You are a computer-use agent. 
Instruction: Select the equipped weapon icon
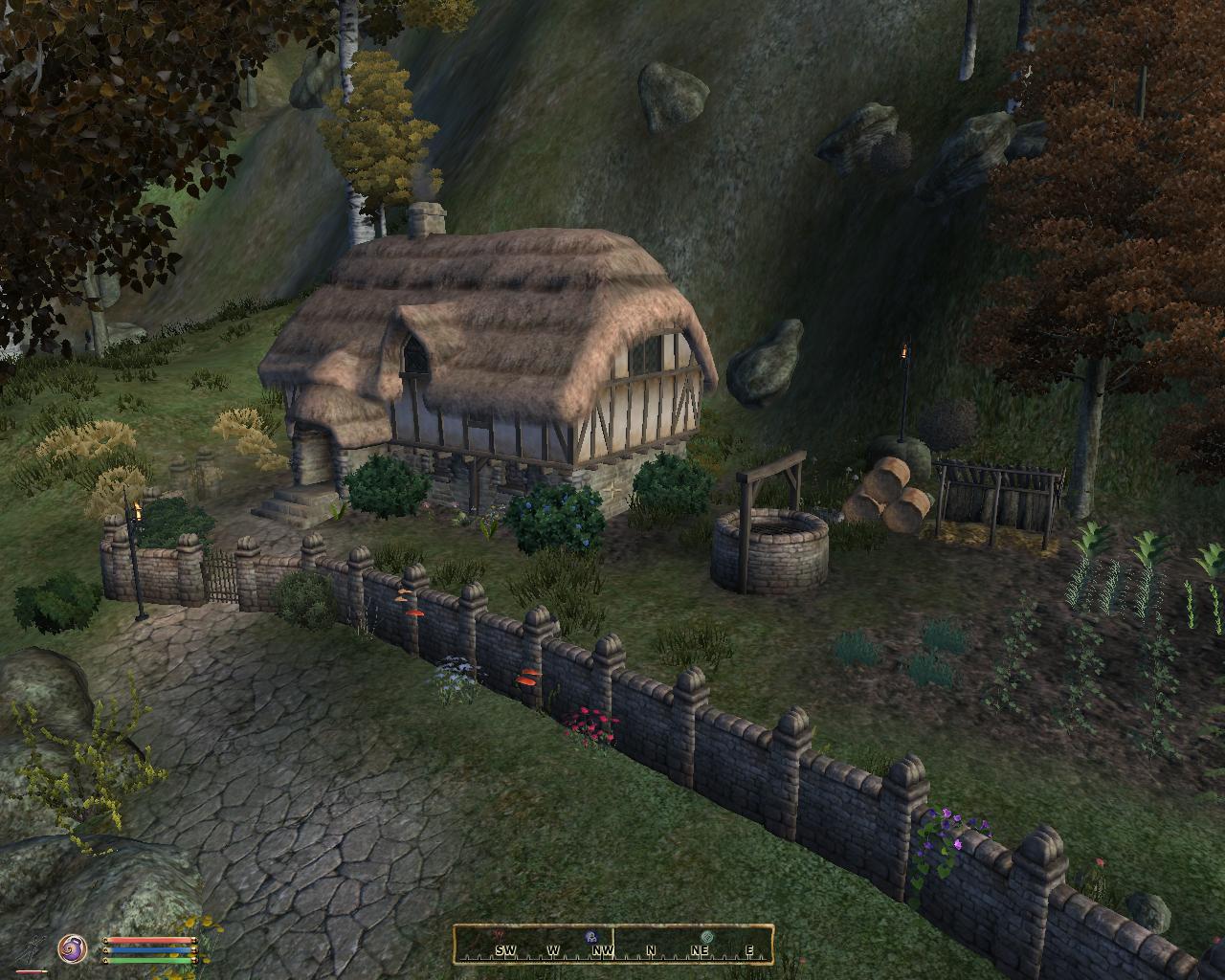36,947
